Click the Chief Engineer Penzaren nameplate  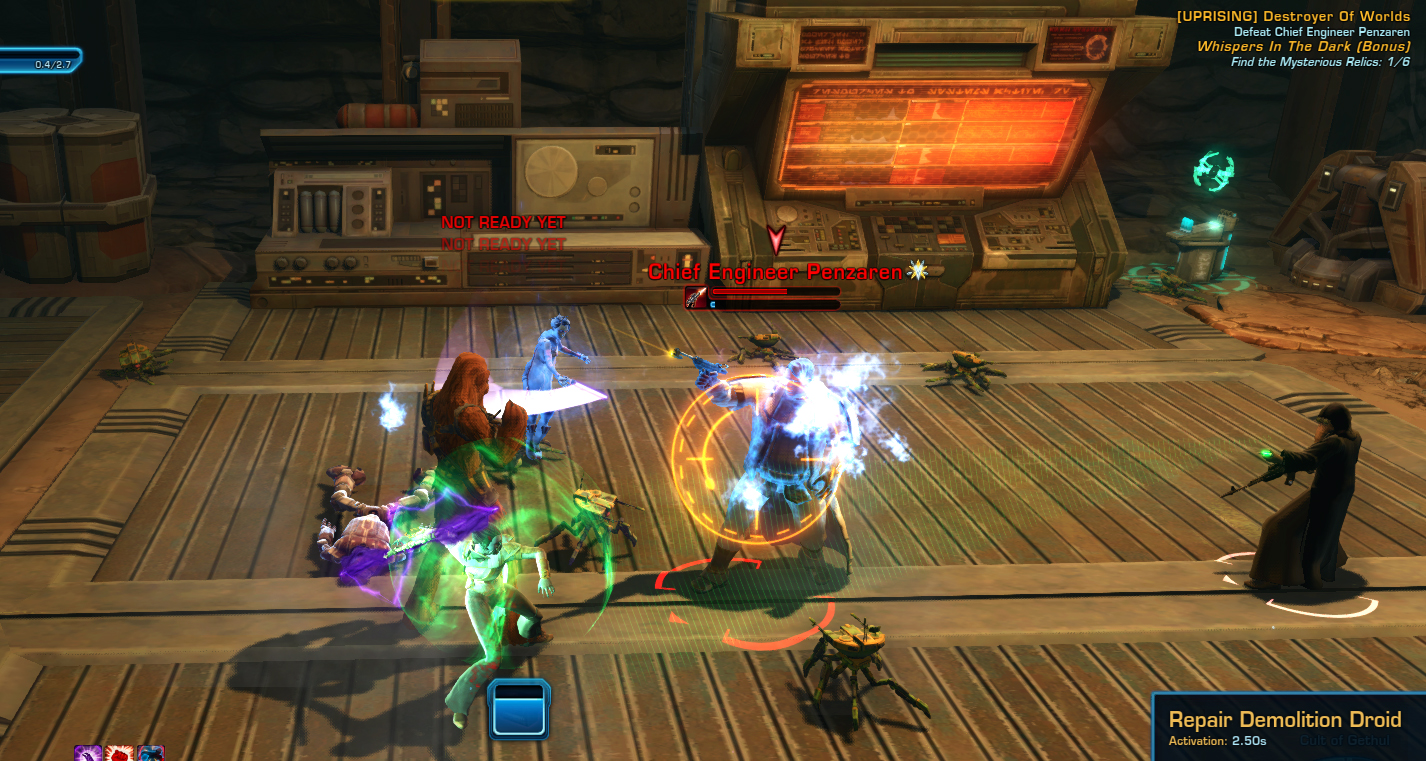[778, 271]
